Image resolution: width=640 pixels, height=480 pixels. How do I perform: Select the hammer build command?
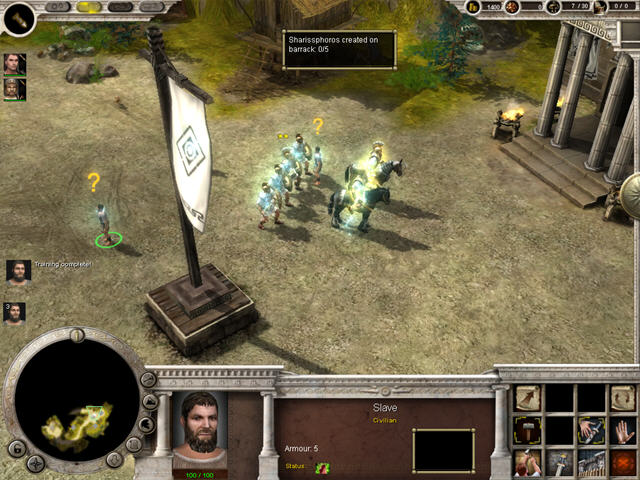[527, 431]
